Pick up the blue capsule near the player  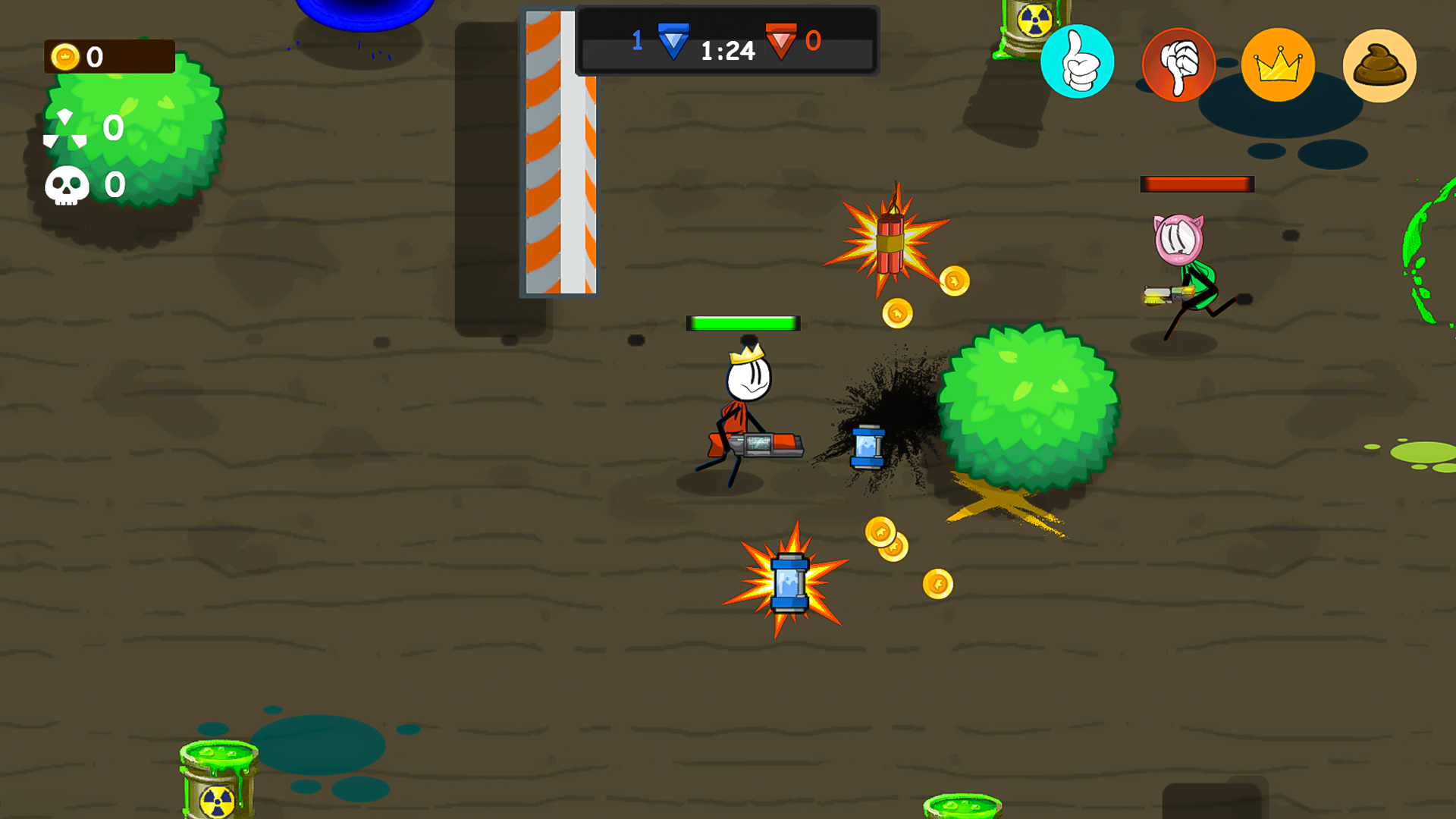(867, 447)
